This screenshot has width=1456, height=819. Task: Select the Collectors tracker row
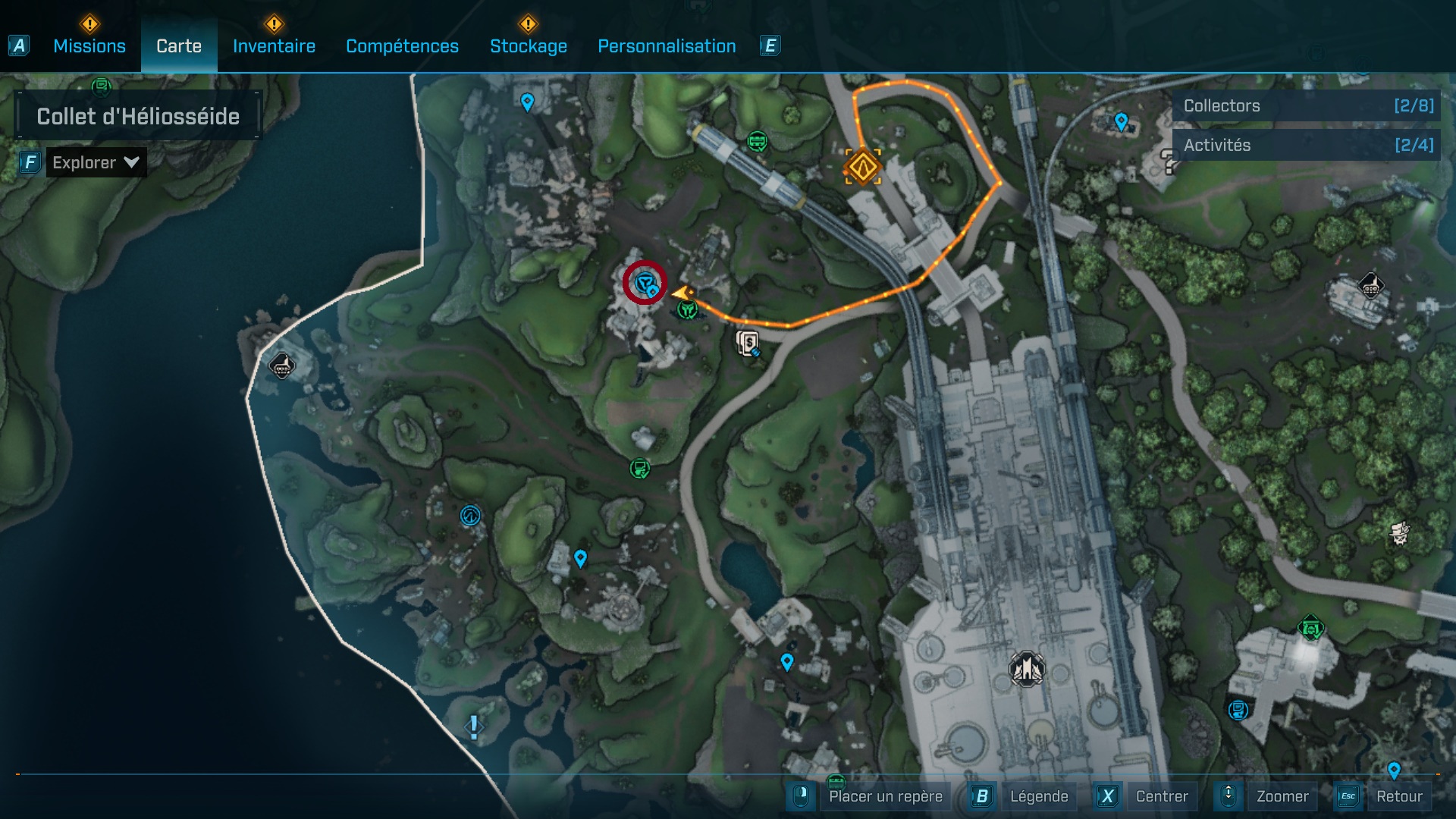[x=1307, y=106]
